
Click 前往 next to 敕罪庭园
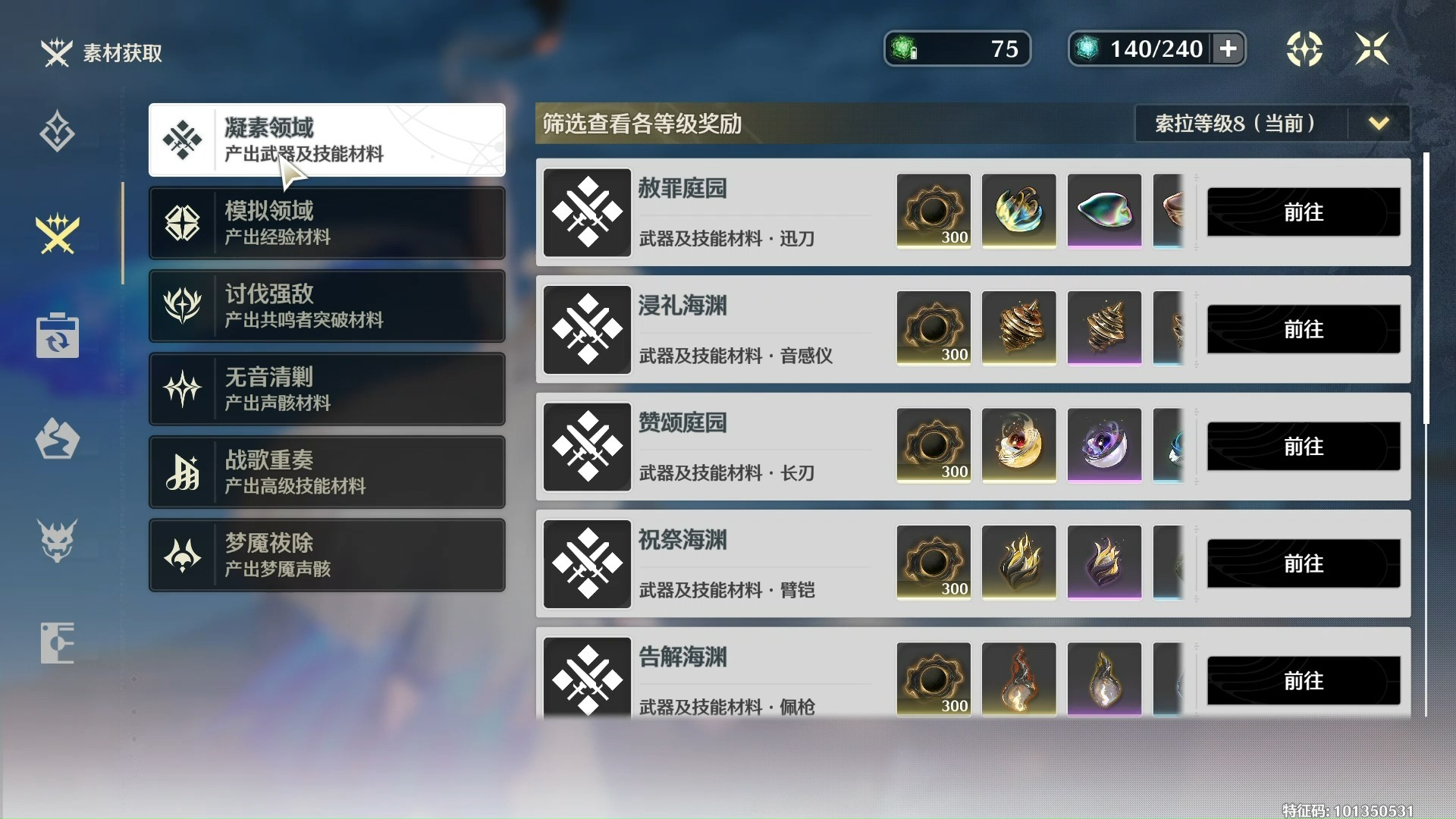coord(1302,212)
